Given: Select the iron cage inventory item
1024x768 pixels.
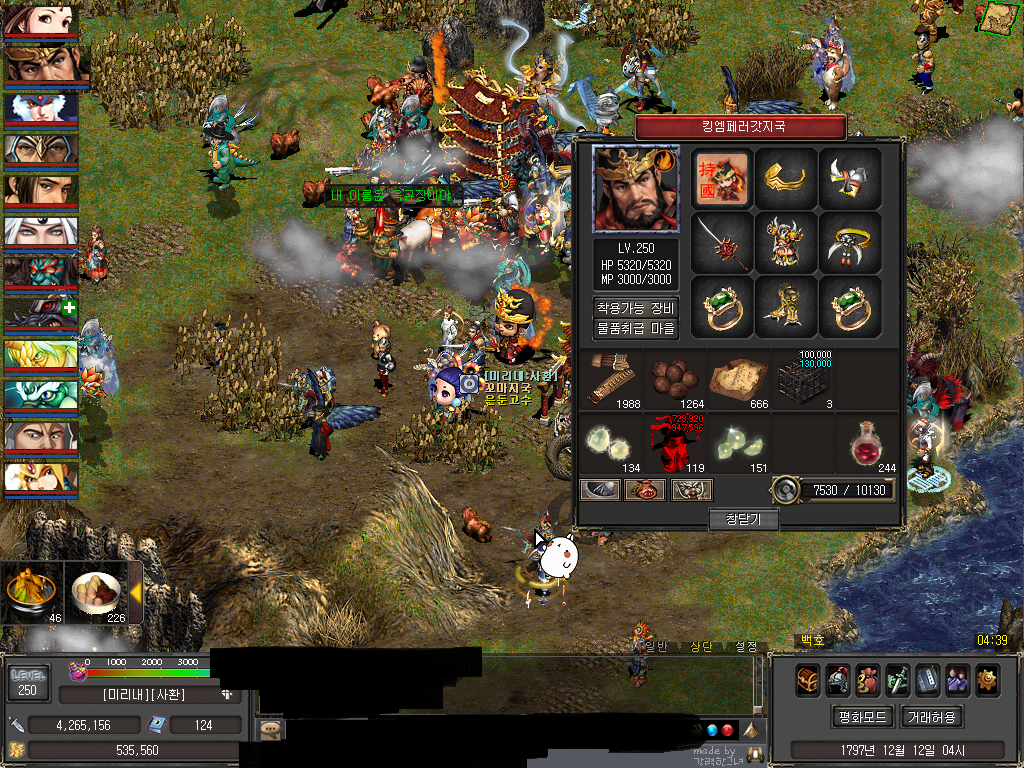Looking at the screenshot, I should click(803, 379).
